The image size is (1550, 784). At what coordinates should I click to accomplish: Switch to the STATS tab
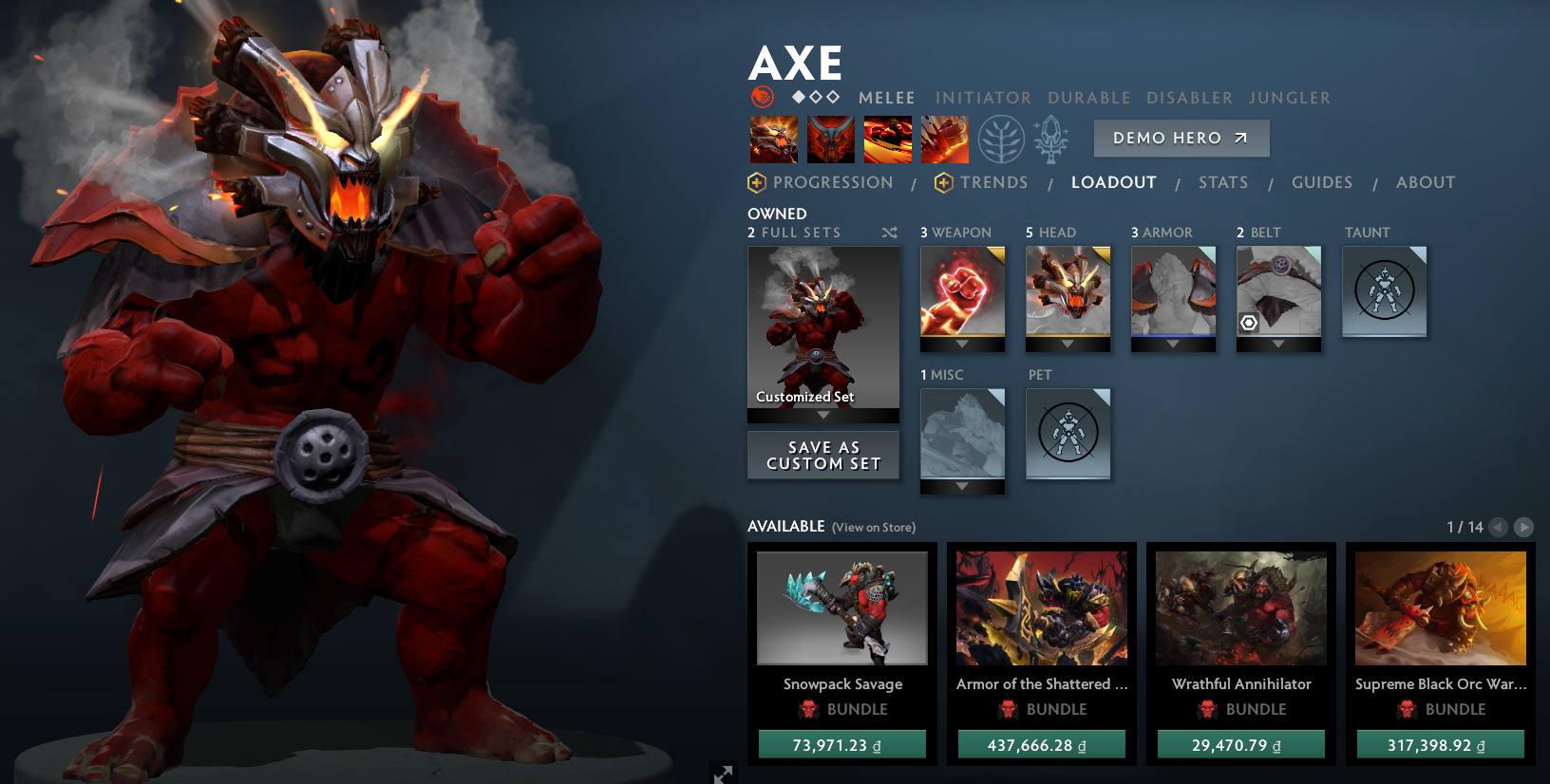click(1223, 182)
